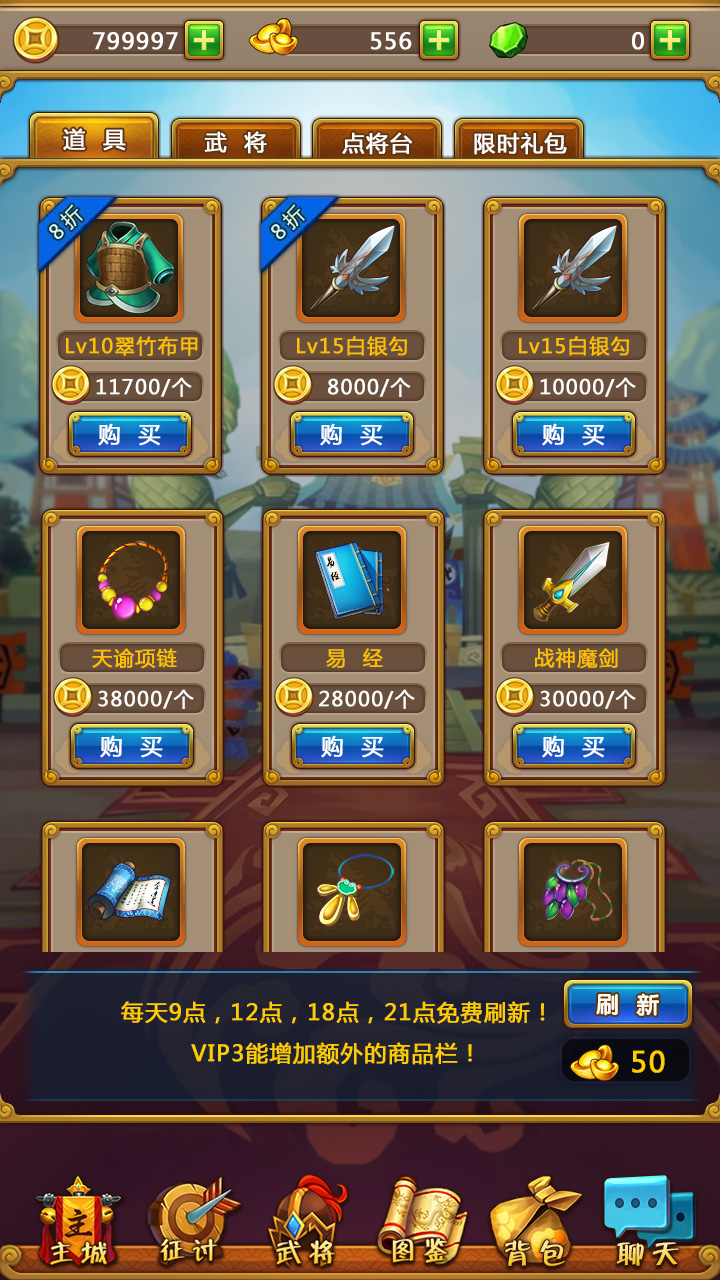
Task: Select the 限时礼包 tab
Action: coord(519,142)
